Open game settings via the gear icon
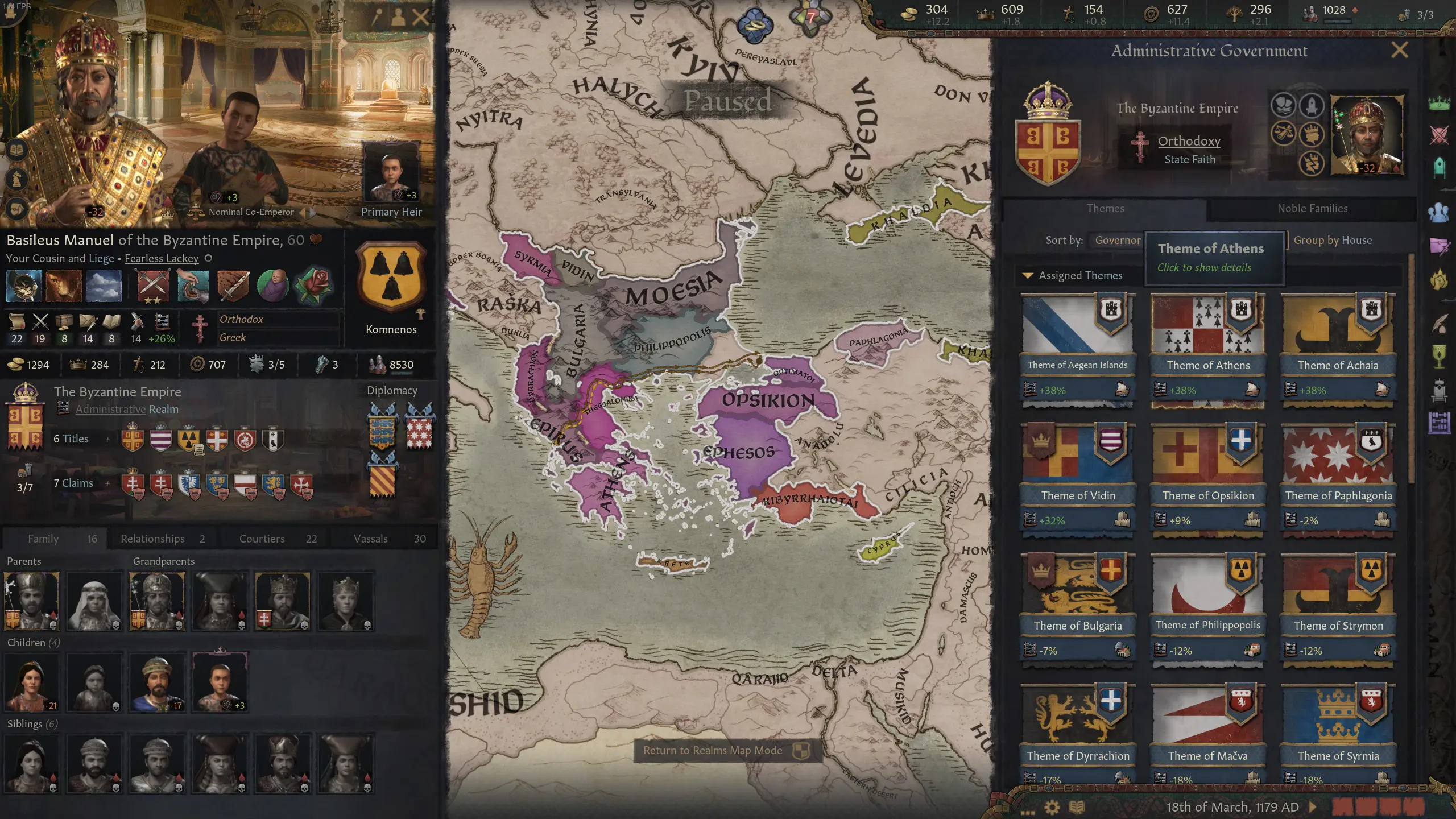 pos(1052,808)
